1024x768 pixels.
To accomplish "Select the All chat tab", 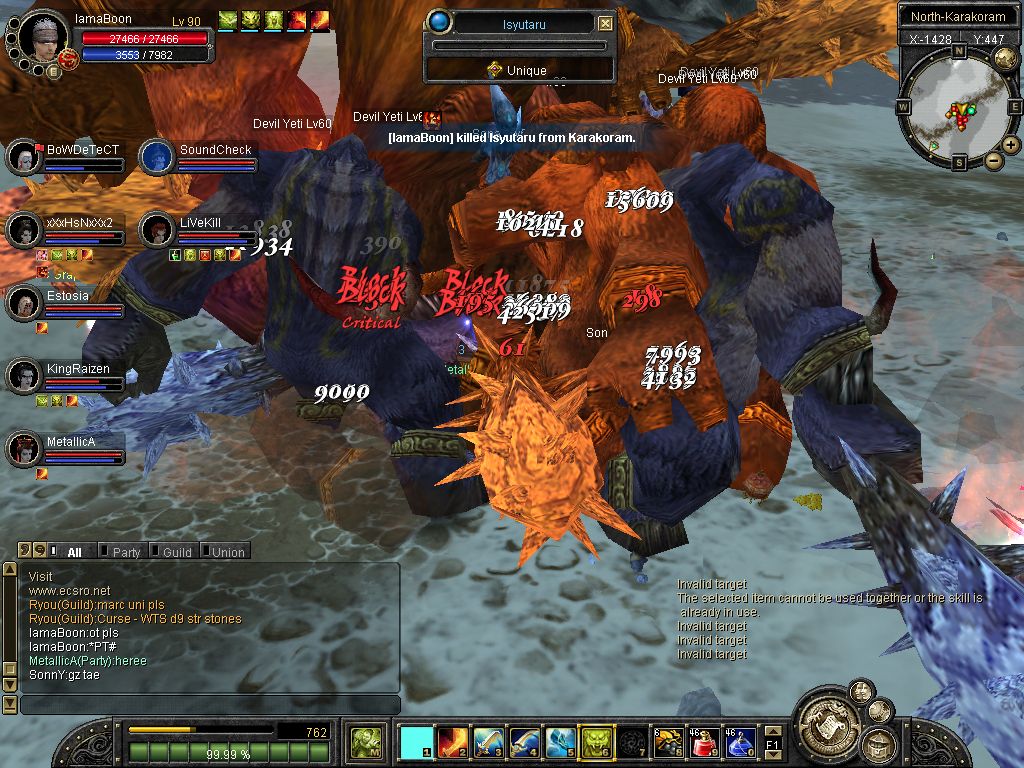I will pos(74,552).
